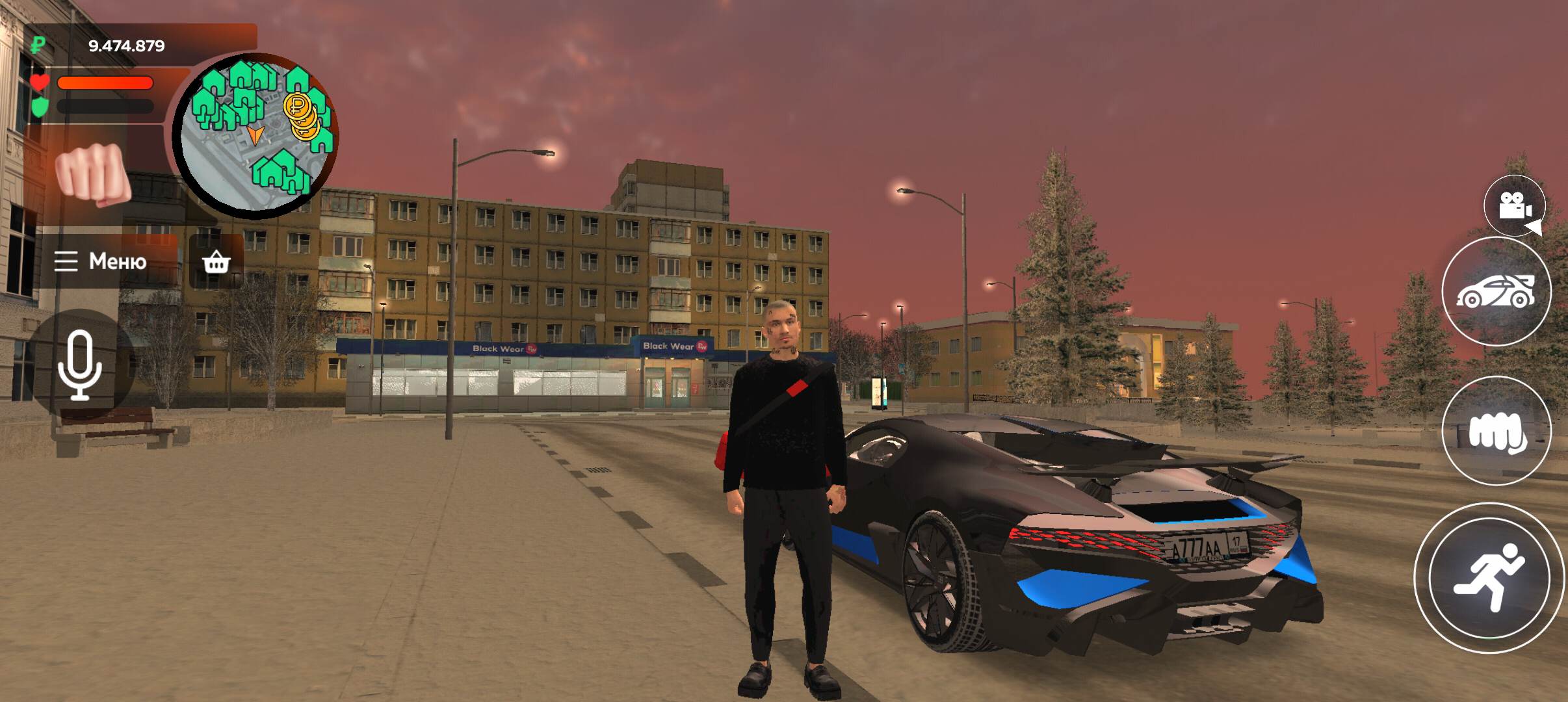Image resolution: width=1568 pixels, height=702 pixels.
Task: Tap the red health bar
Action: [x=107, y=82]
